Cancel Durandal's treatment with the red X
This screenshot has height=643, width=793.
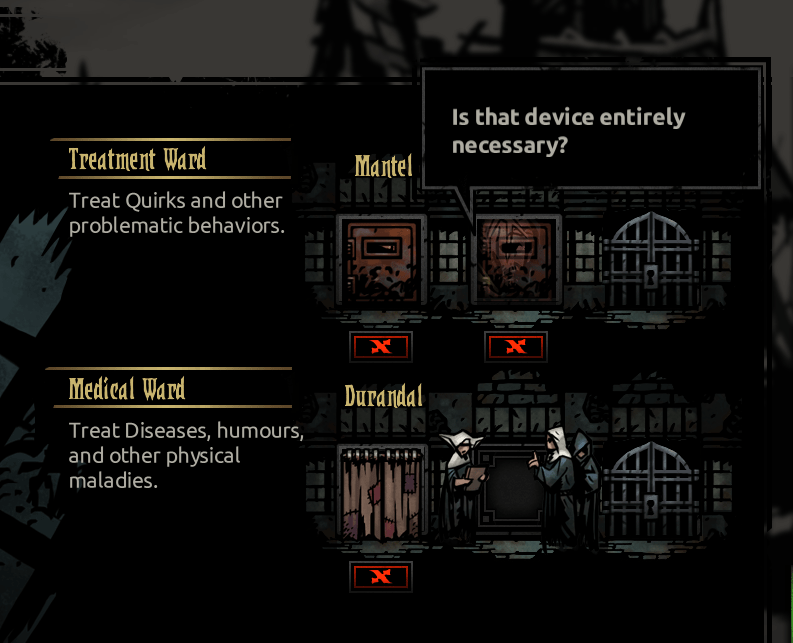[x=380, y=576]
